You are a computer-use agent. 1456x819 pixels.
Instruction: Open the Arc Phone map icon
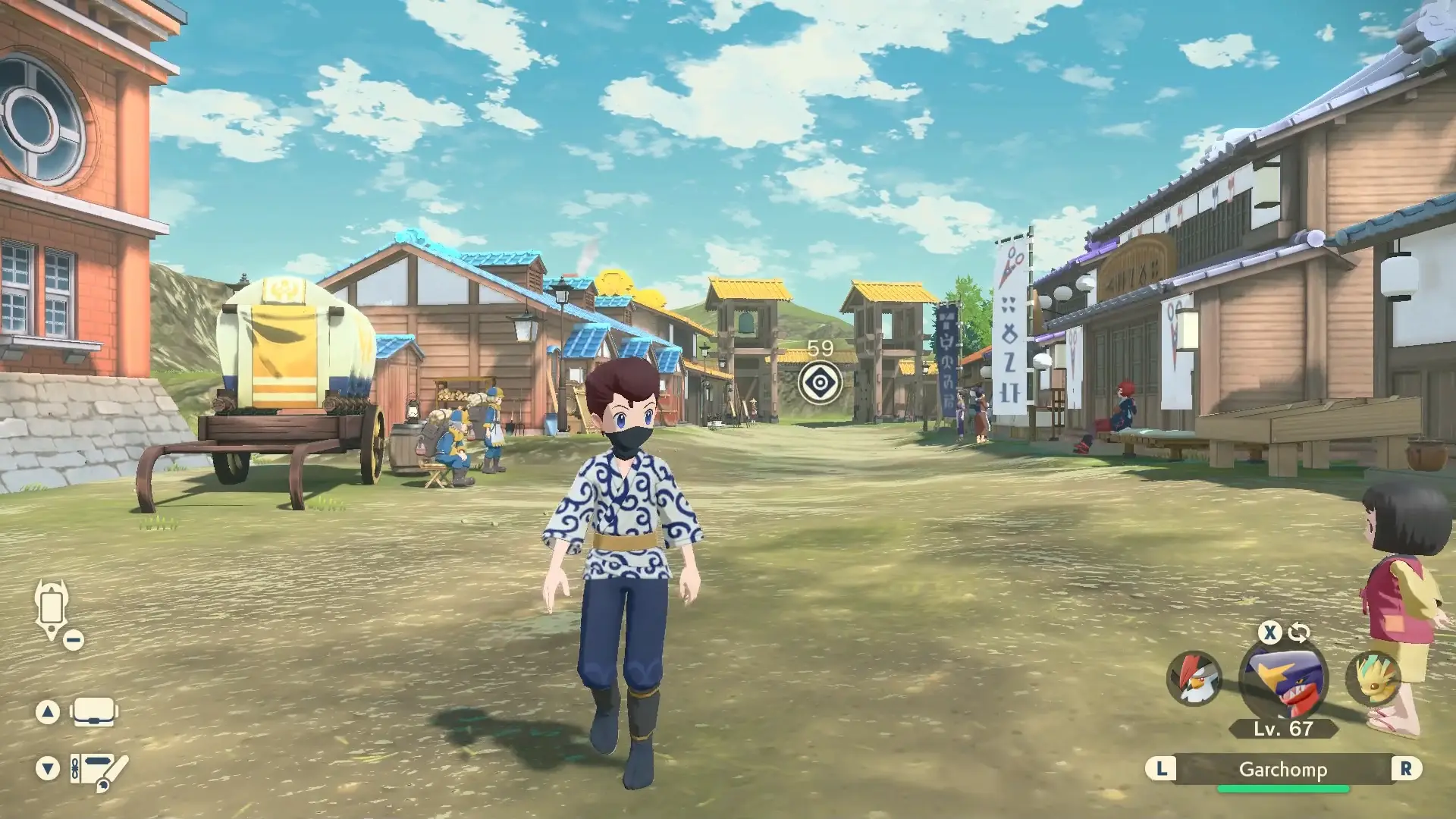[x=52, y=608]
